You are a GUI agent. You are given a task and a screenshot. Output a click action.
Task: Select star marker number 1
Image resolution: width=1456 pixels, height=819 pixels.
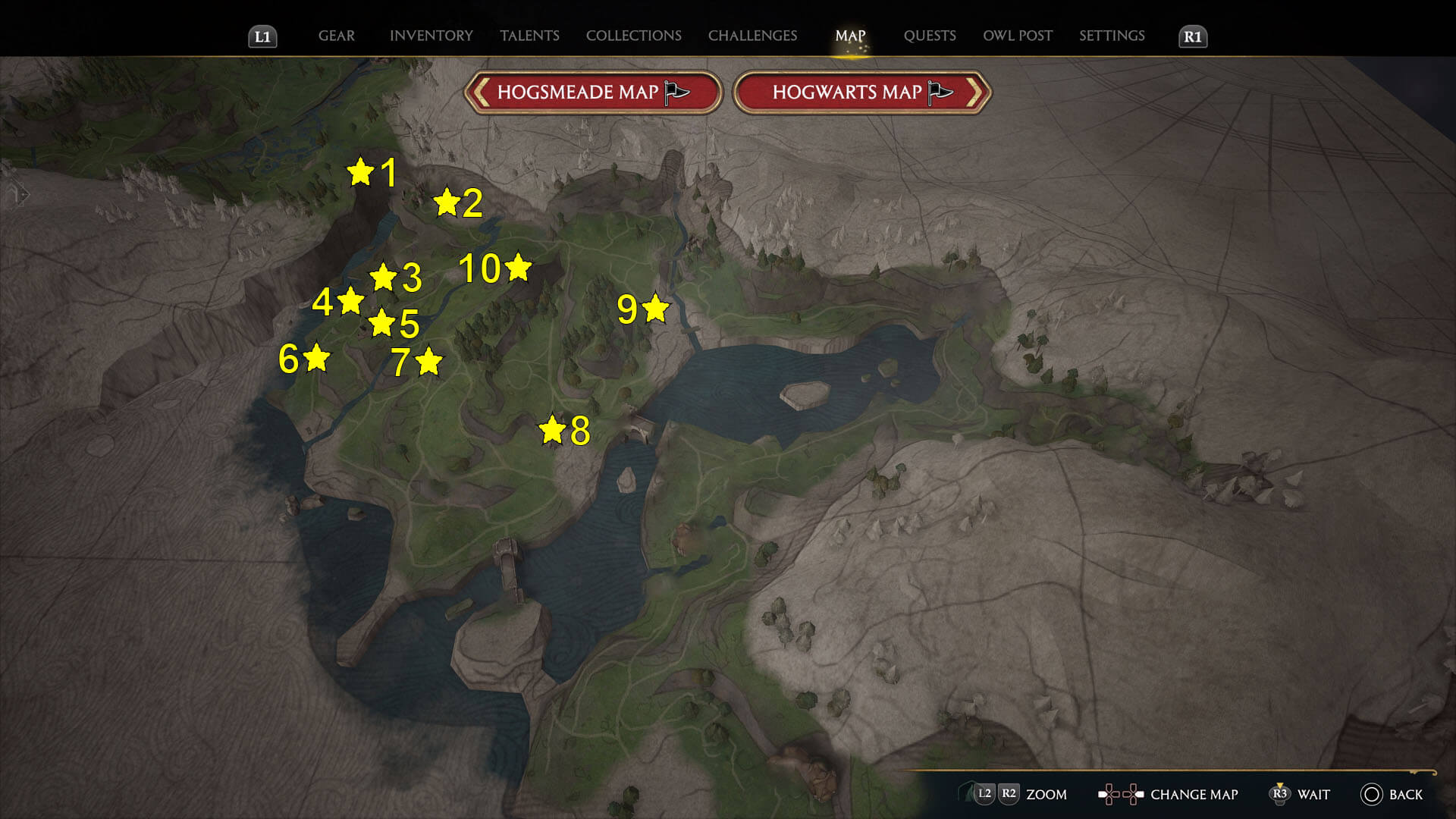[x=361, y=172]
